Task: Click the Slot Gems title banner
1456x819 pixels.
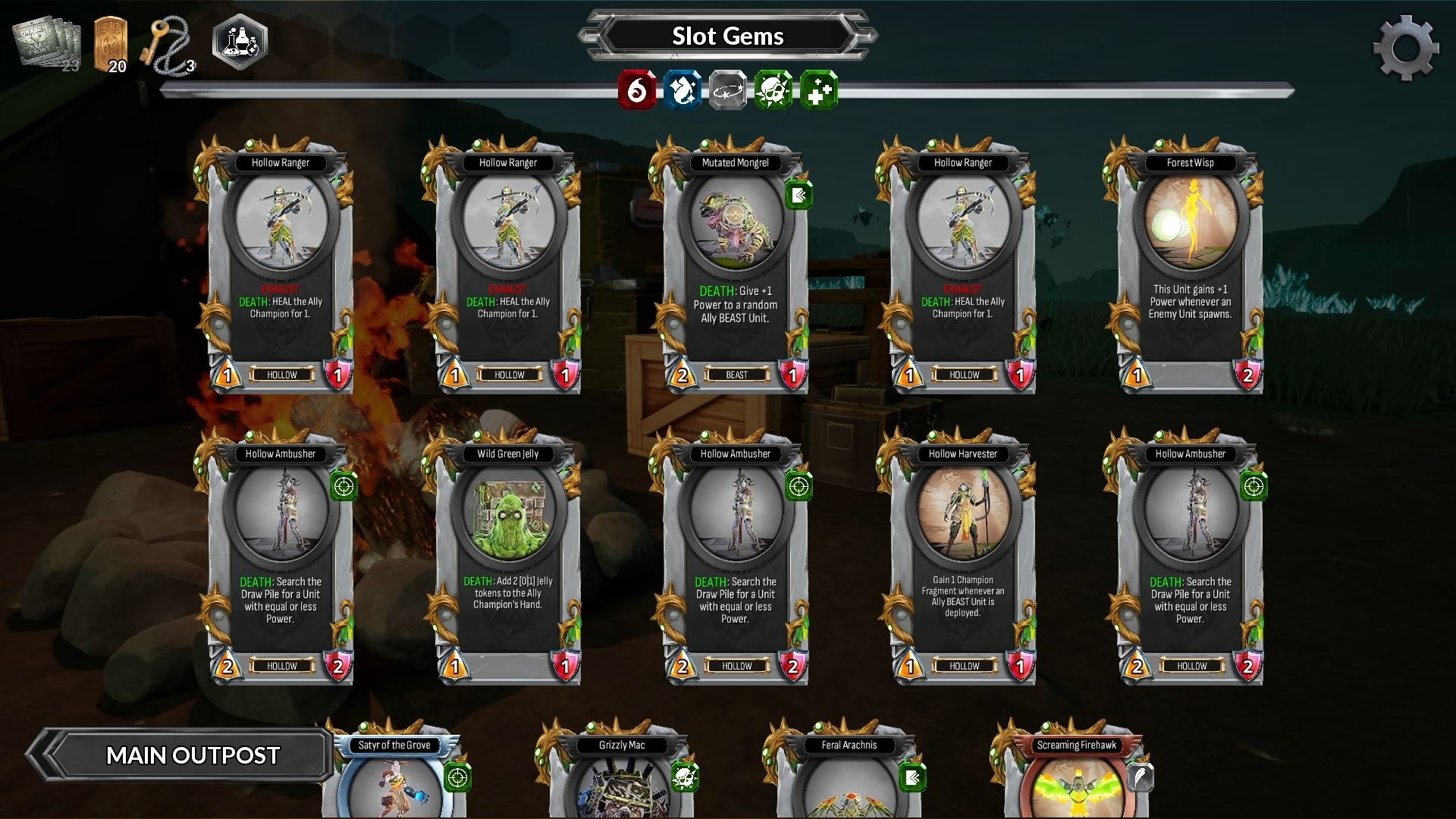Action: coord(726,35)
